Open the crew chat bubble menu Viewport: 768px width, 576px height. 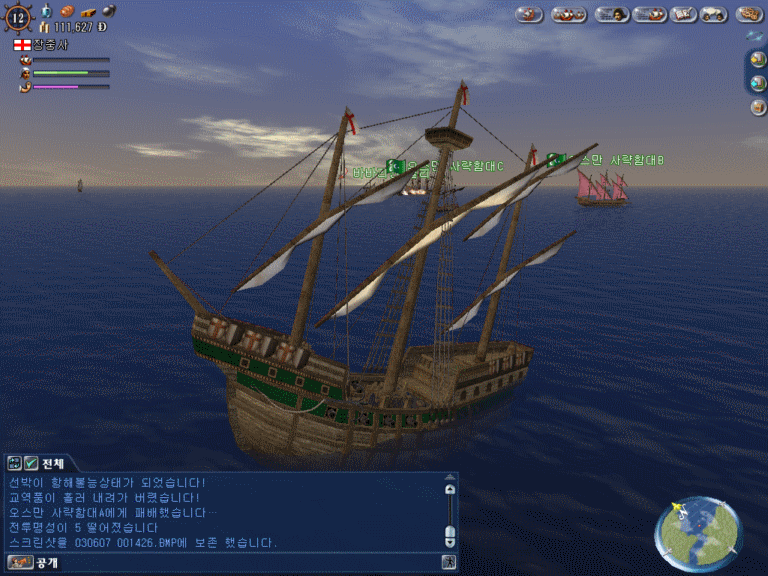click(712, 14)
